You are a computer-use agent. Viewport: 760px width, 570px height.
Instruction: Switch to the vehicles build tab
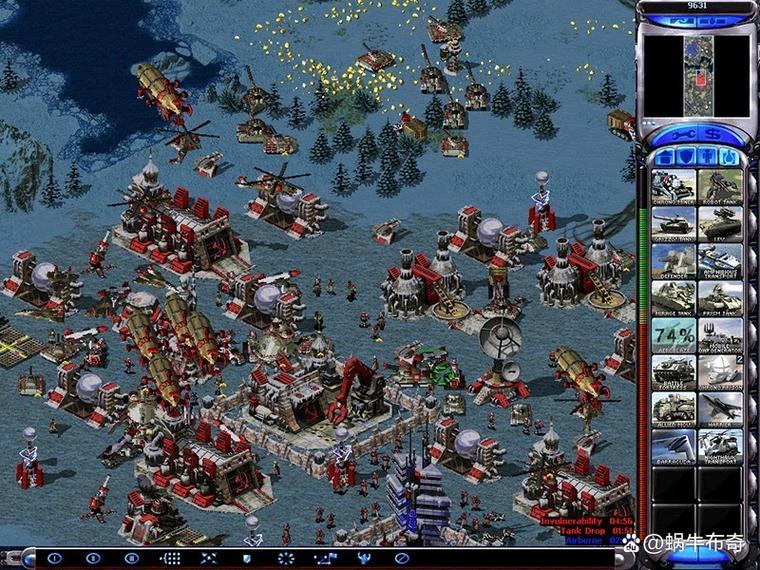(730, 157)
